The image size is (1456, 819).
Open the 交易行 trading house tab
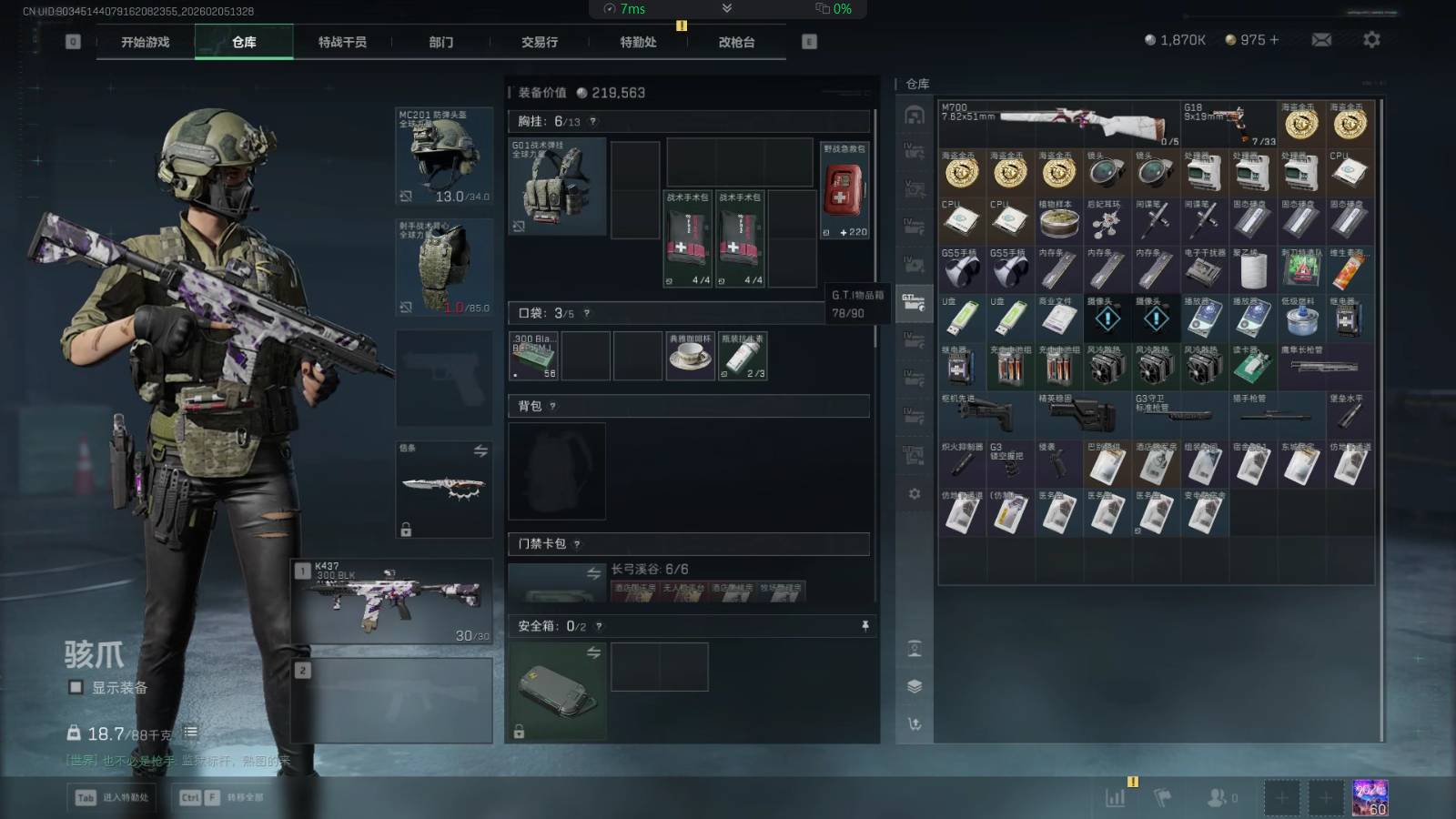[x=540, y=42]
